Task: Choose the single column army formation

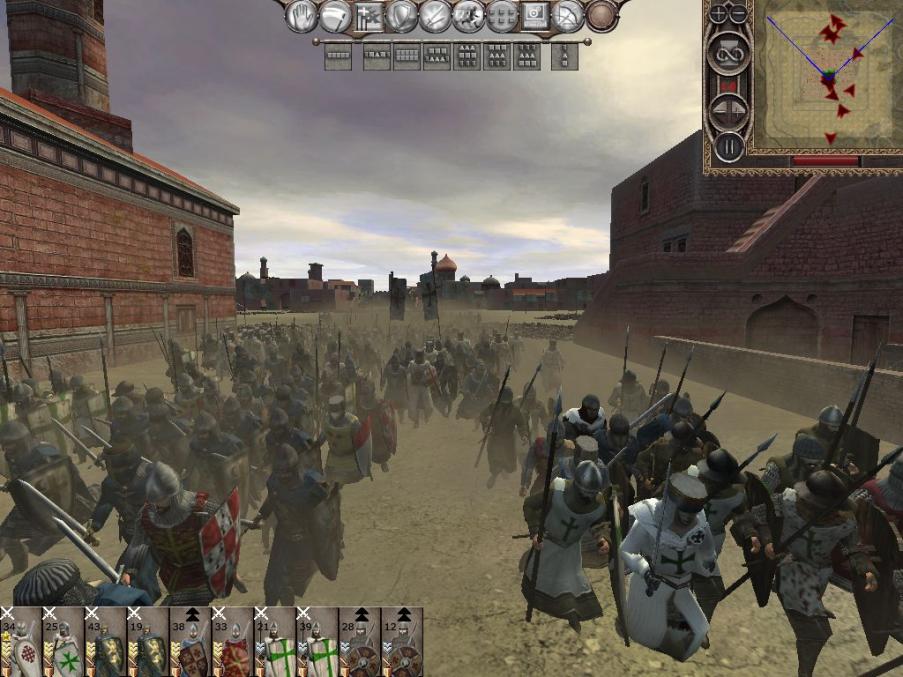Action: tap(564, 57)
